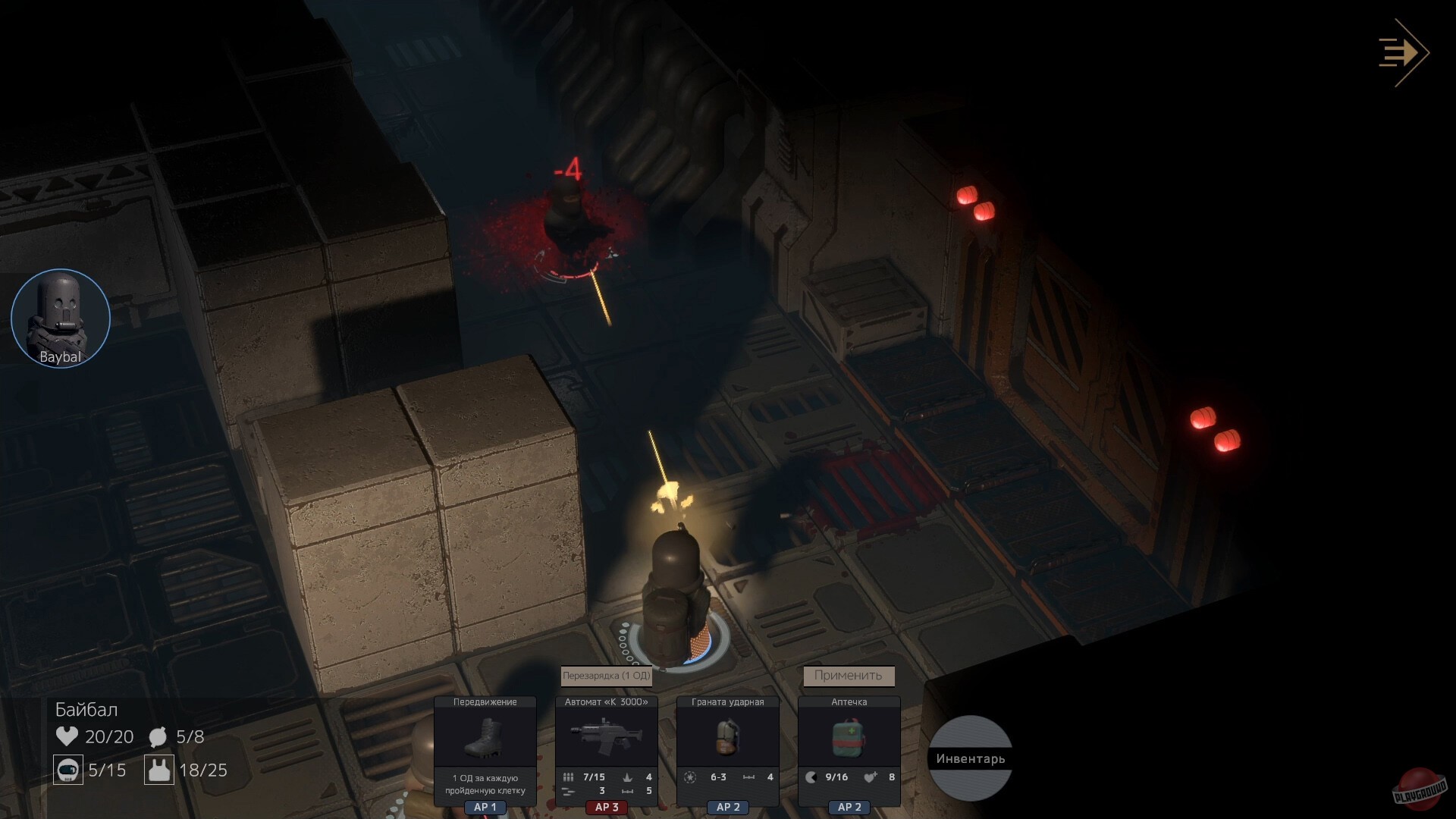Pick the Граната ударная grenade slot
1456x819 pixels.
(x=728, y=737)
